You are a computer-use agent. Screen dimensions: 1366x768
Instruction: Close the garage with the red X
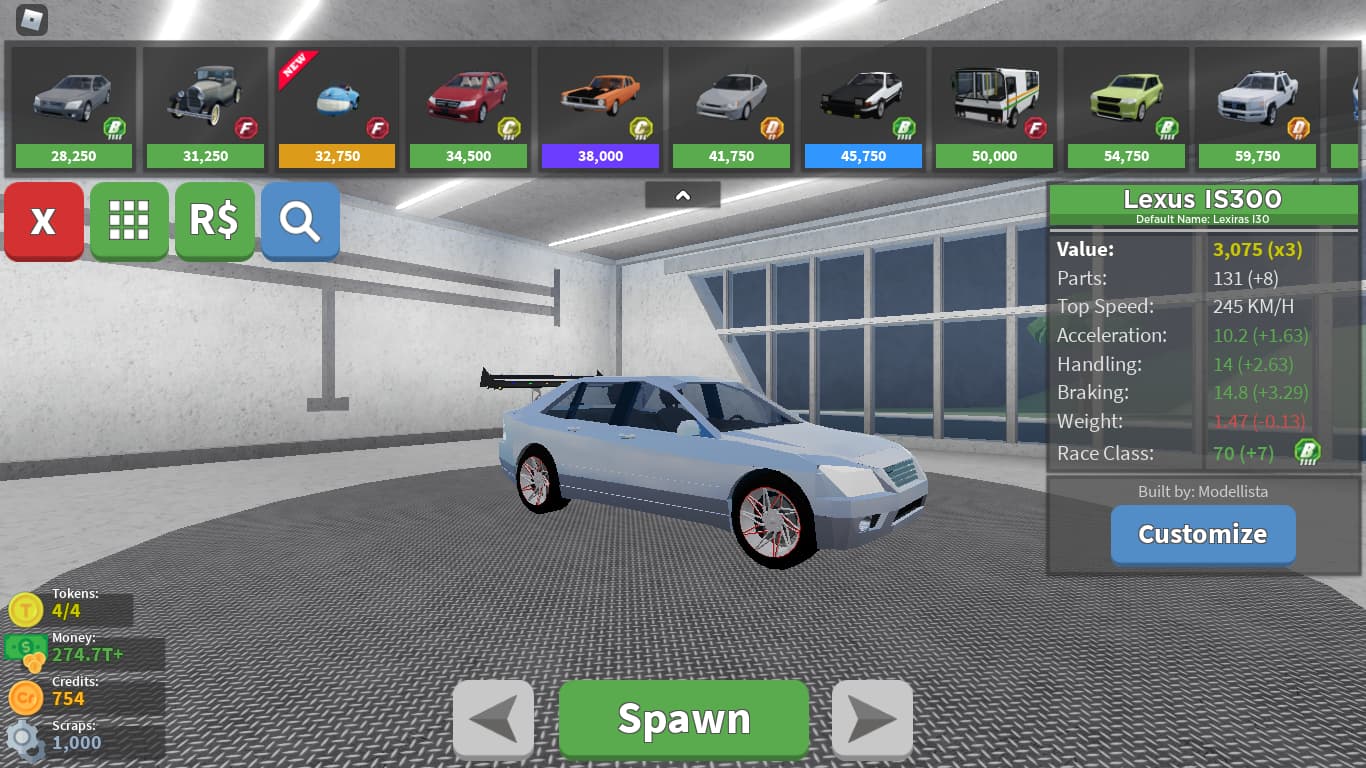(43, 221)
